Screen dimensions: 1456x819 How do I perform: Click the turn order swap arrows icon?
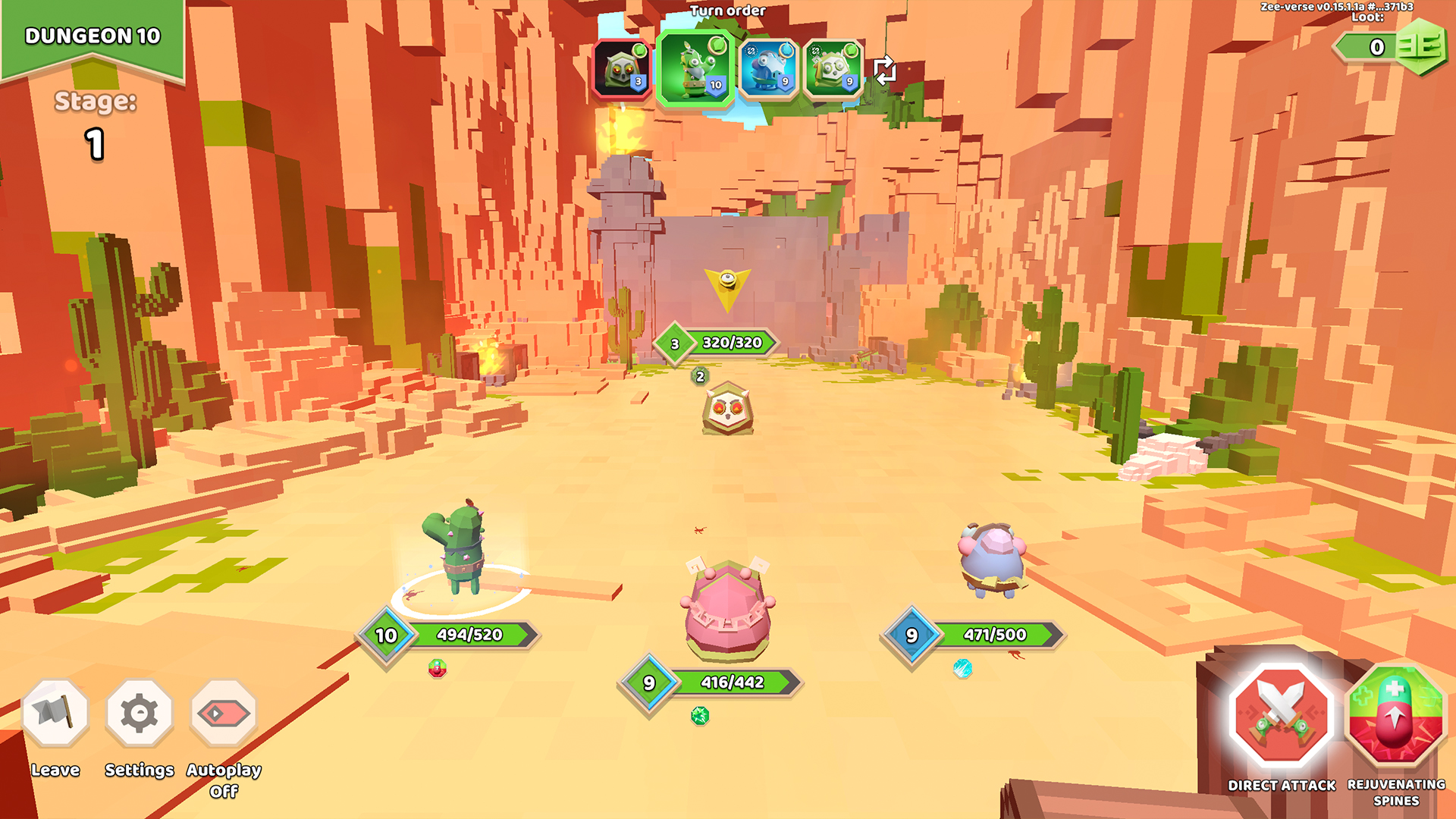(x=885, y=71)
